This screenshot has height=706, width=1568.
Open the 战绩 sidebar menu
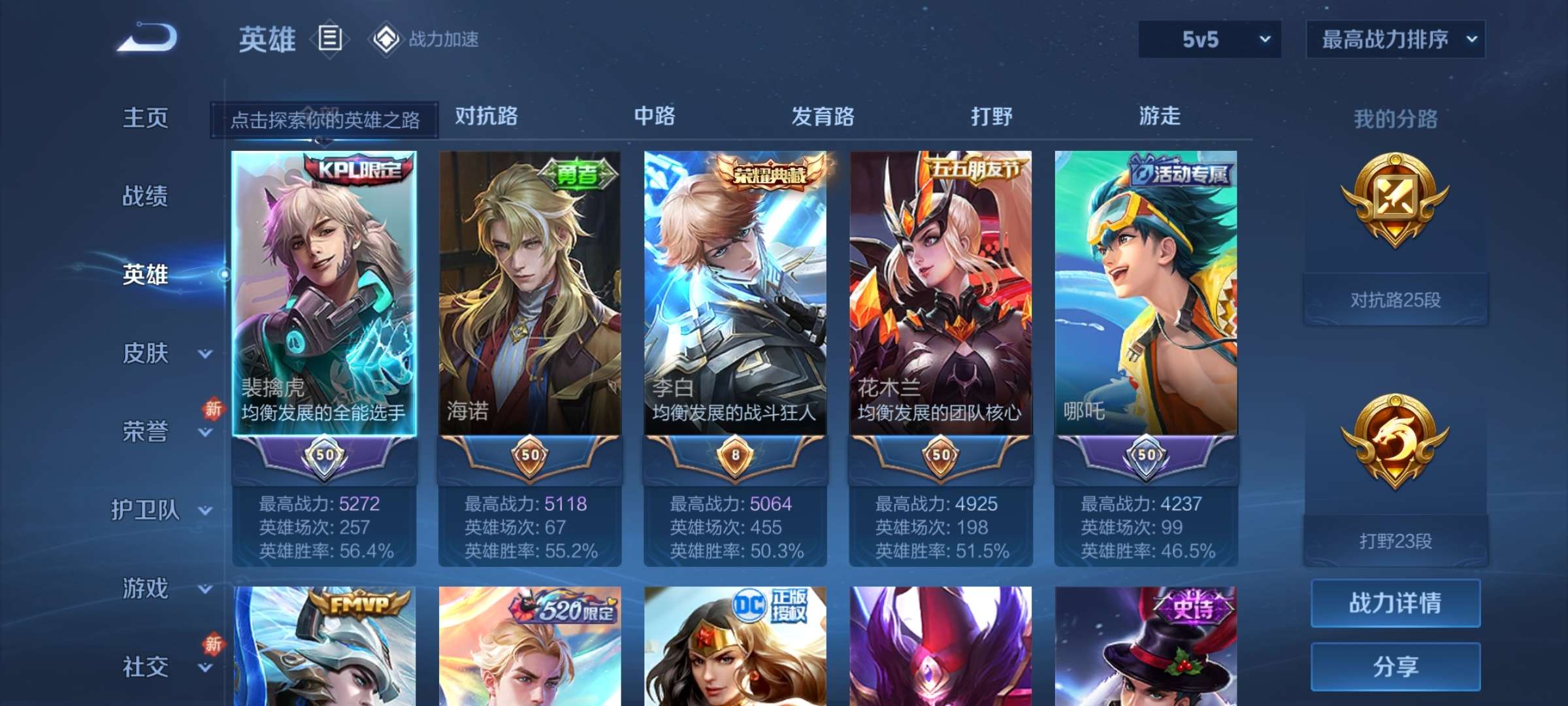click(x=145, y=196)
